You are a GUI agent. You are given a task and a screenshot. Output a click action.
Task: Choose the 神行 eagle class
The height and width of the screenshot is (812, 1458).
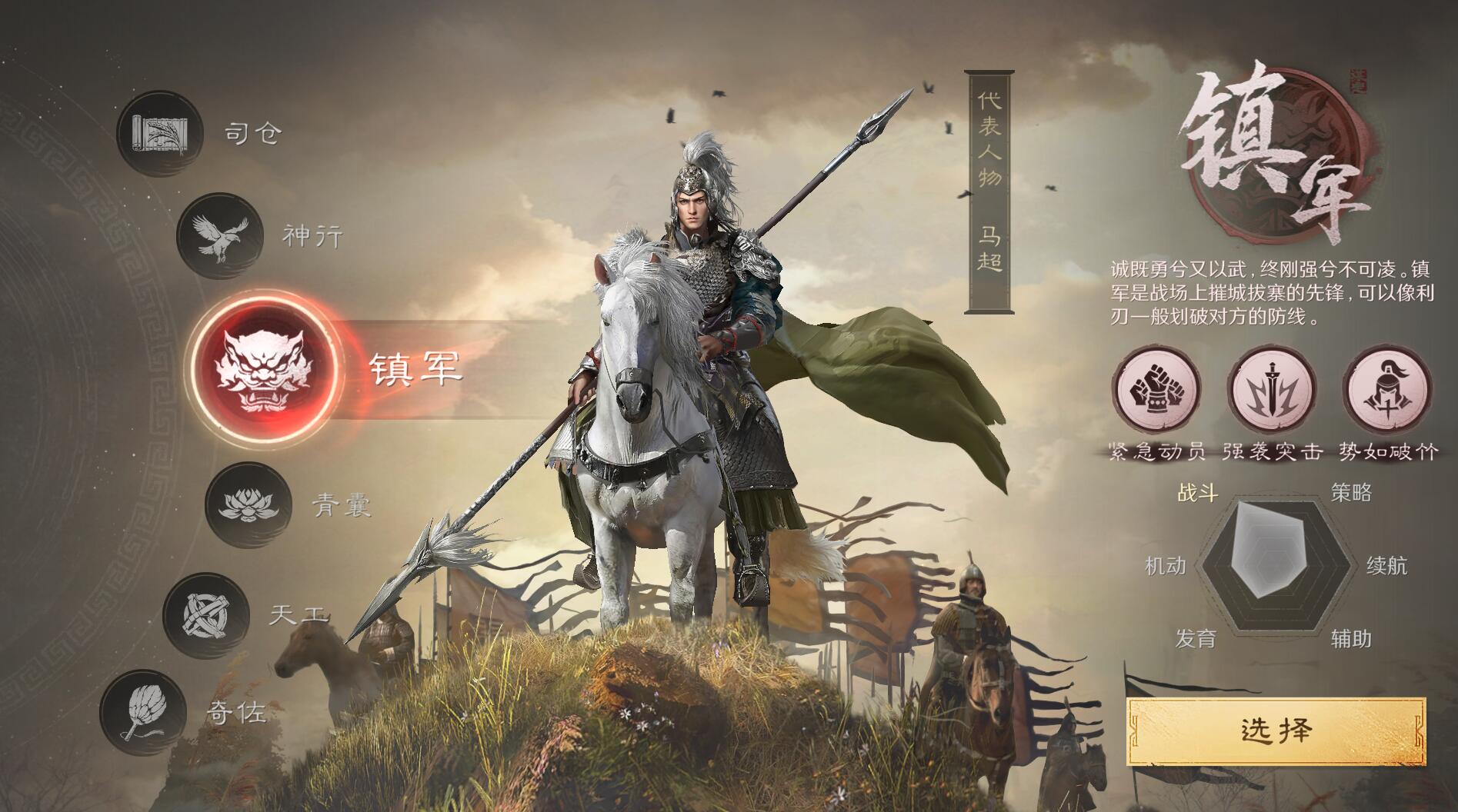pyautogui.click(x=219, y=235)
